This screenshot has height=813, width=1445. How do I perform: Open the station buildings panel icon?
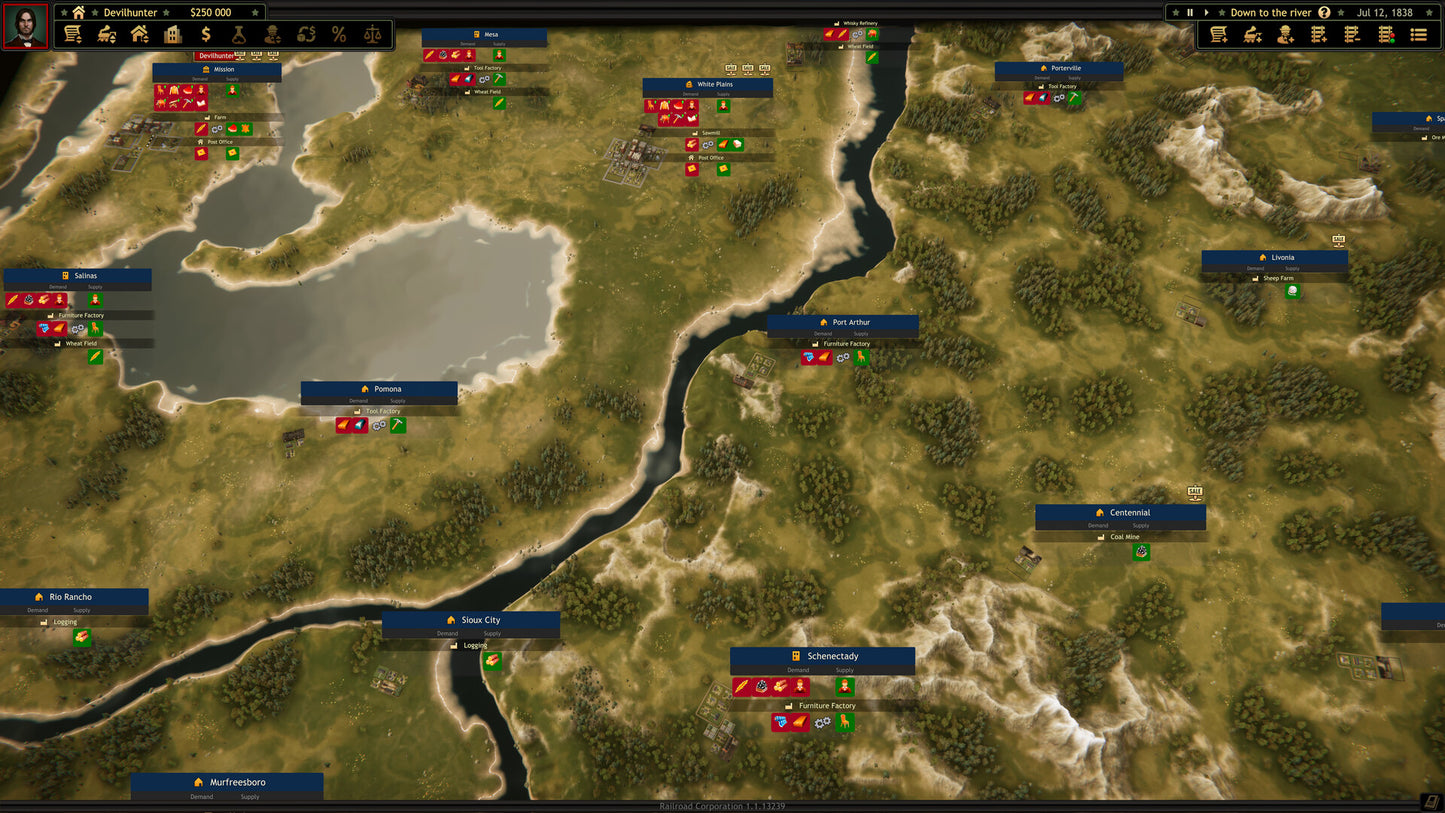point(140,33)
